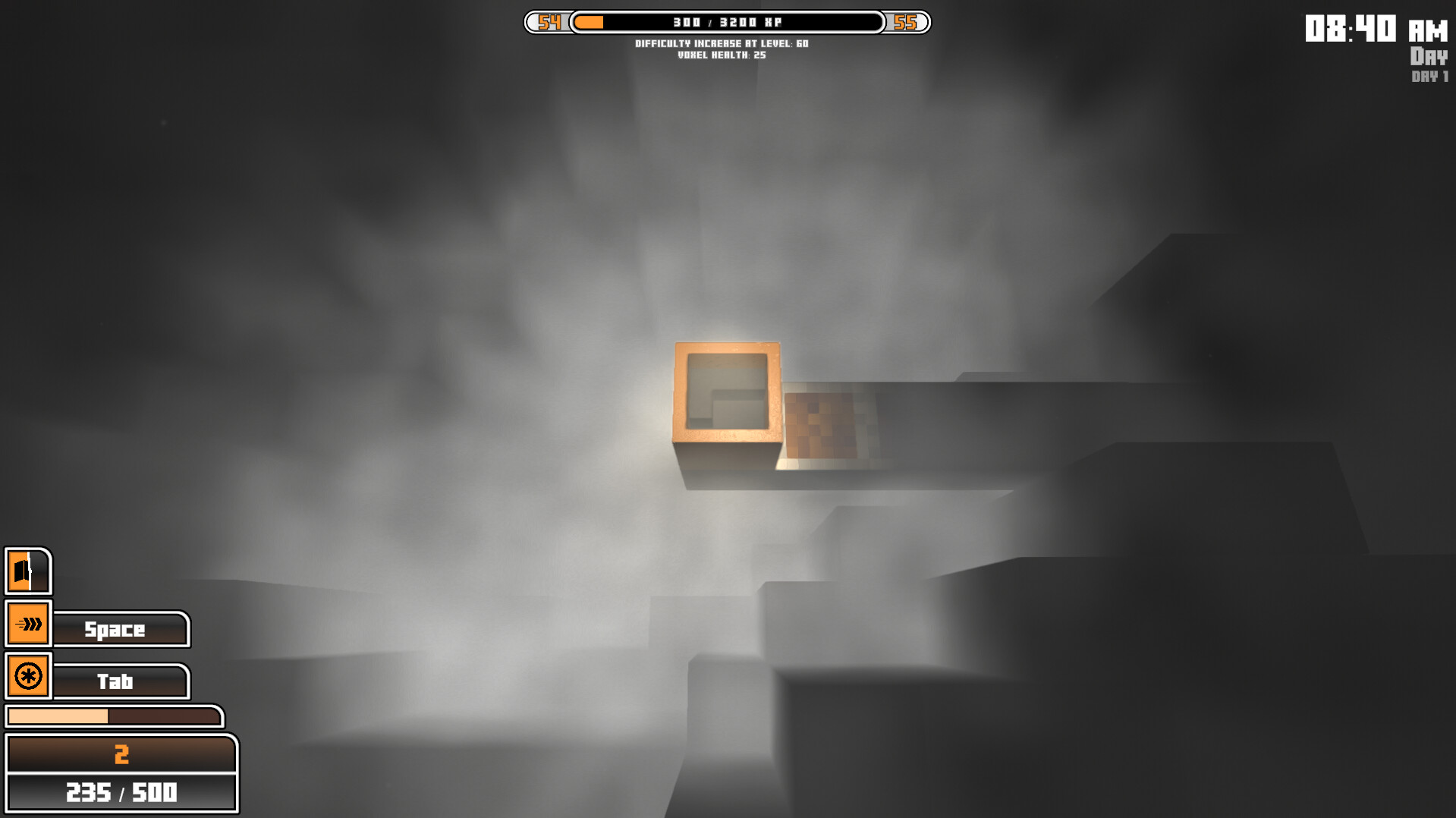Expand the VOXEL HEALTH: 25 readout
The image size is (1456, 818).
[722, 55]
